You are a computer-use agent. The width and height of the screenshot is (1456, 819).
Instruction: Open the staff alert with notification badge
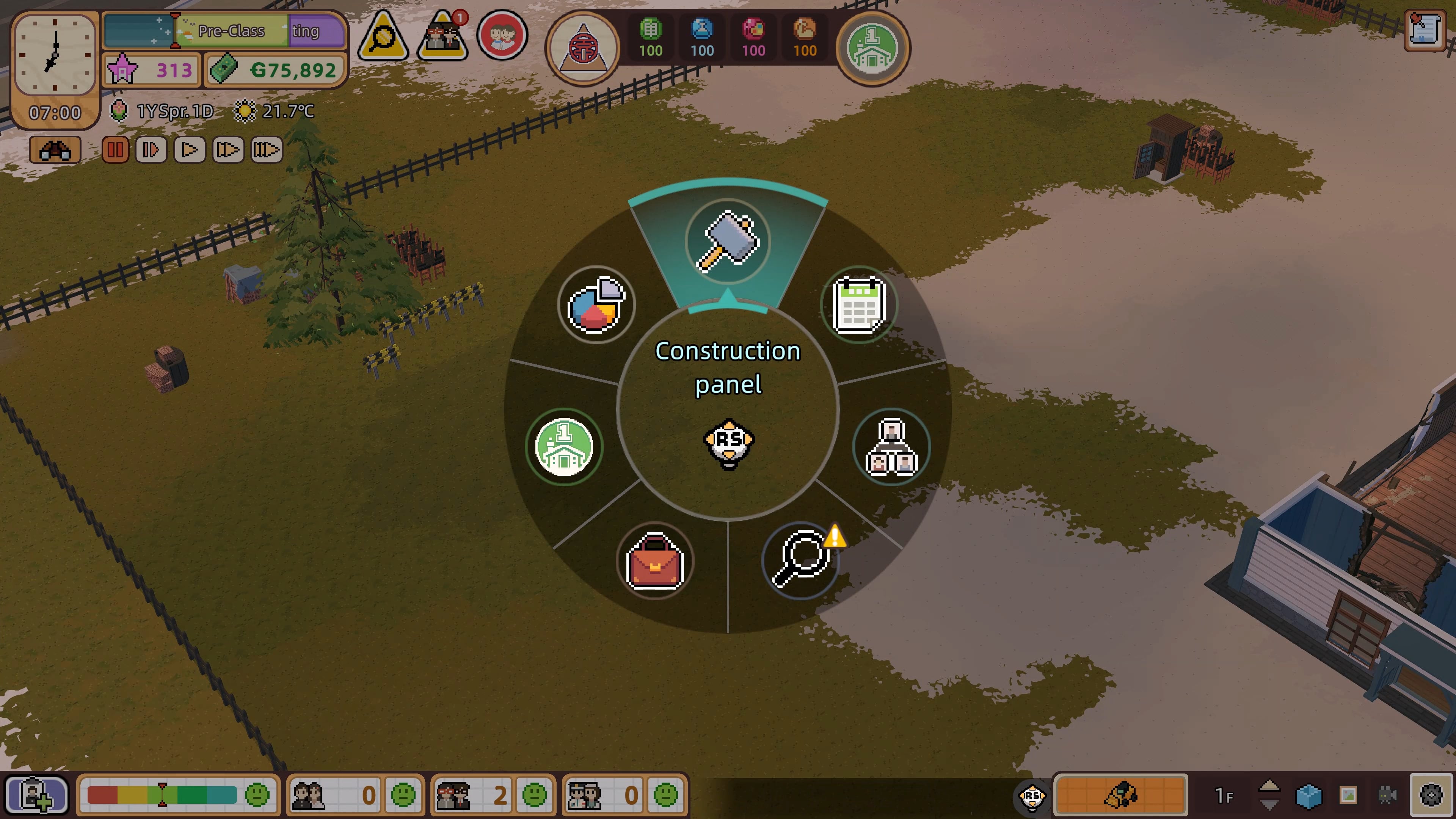click(x=442, y=37)
